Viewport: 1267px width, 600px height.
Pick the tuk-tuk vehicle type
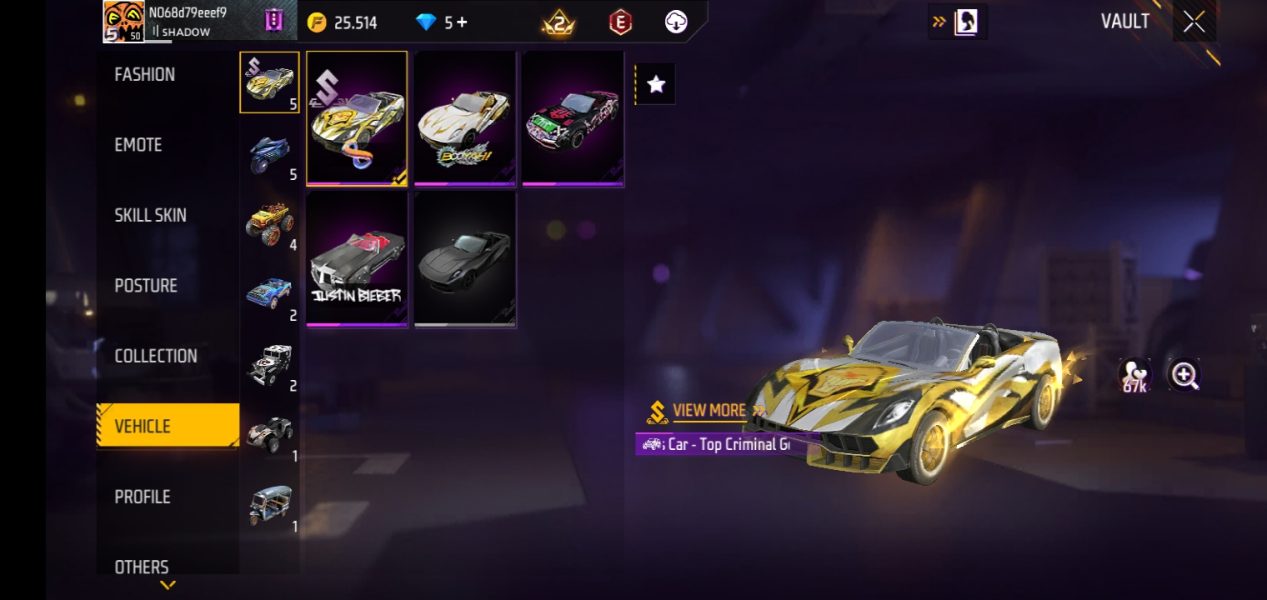[269, 505]
